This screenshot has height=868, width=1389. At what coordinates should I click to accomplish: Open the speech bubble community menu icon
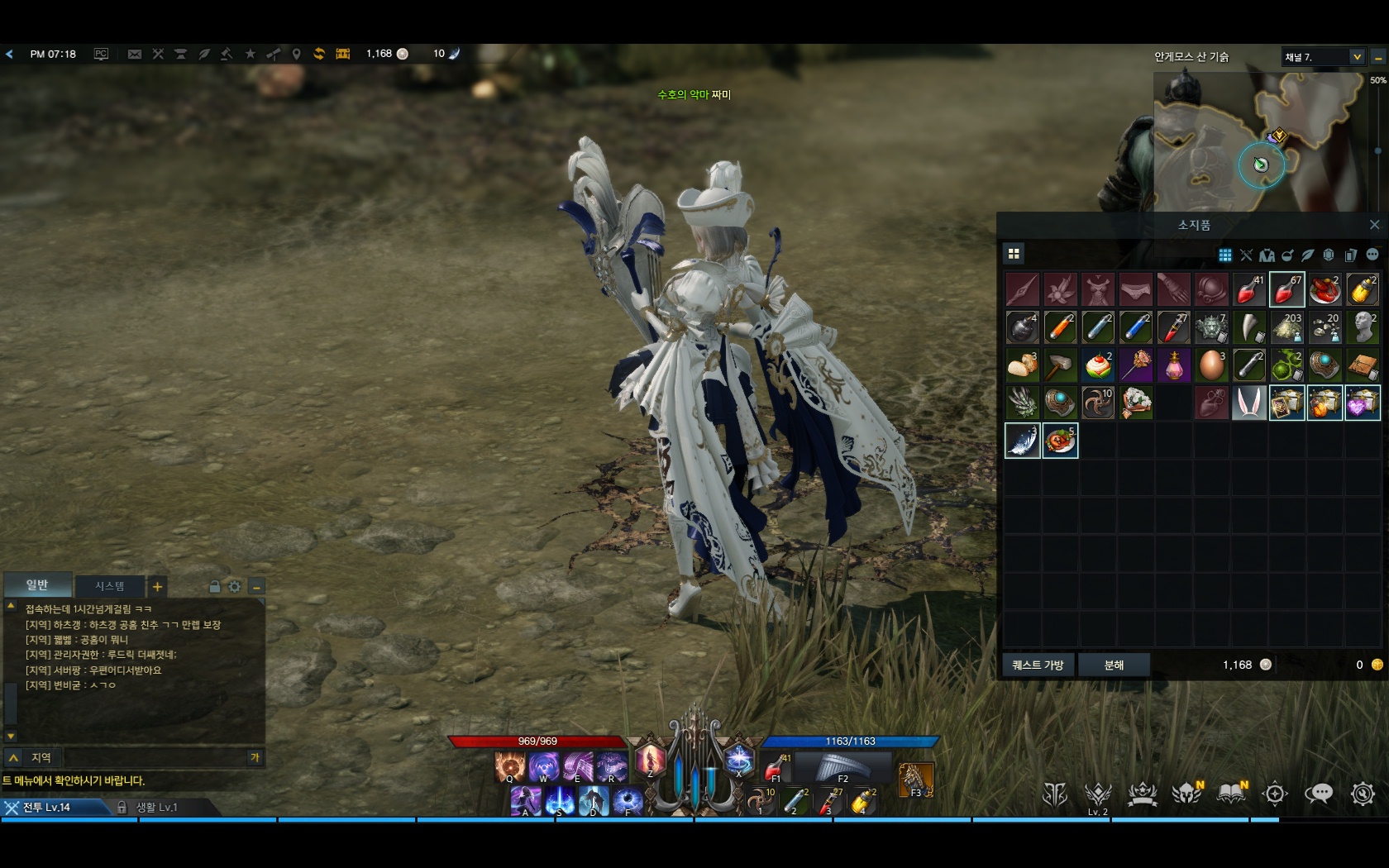[x=1318, y=794]
